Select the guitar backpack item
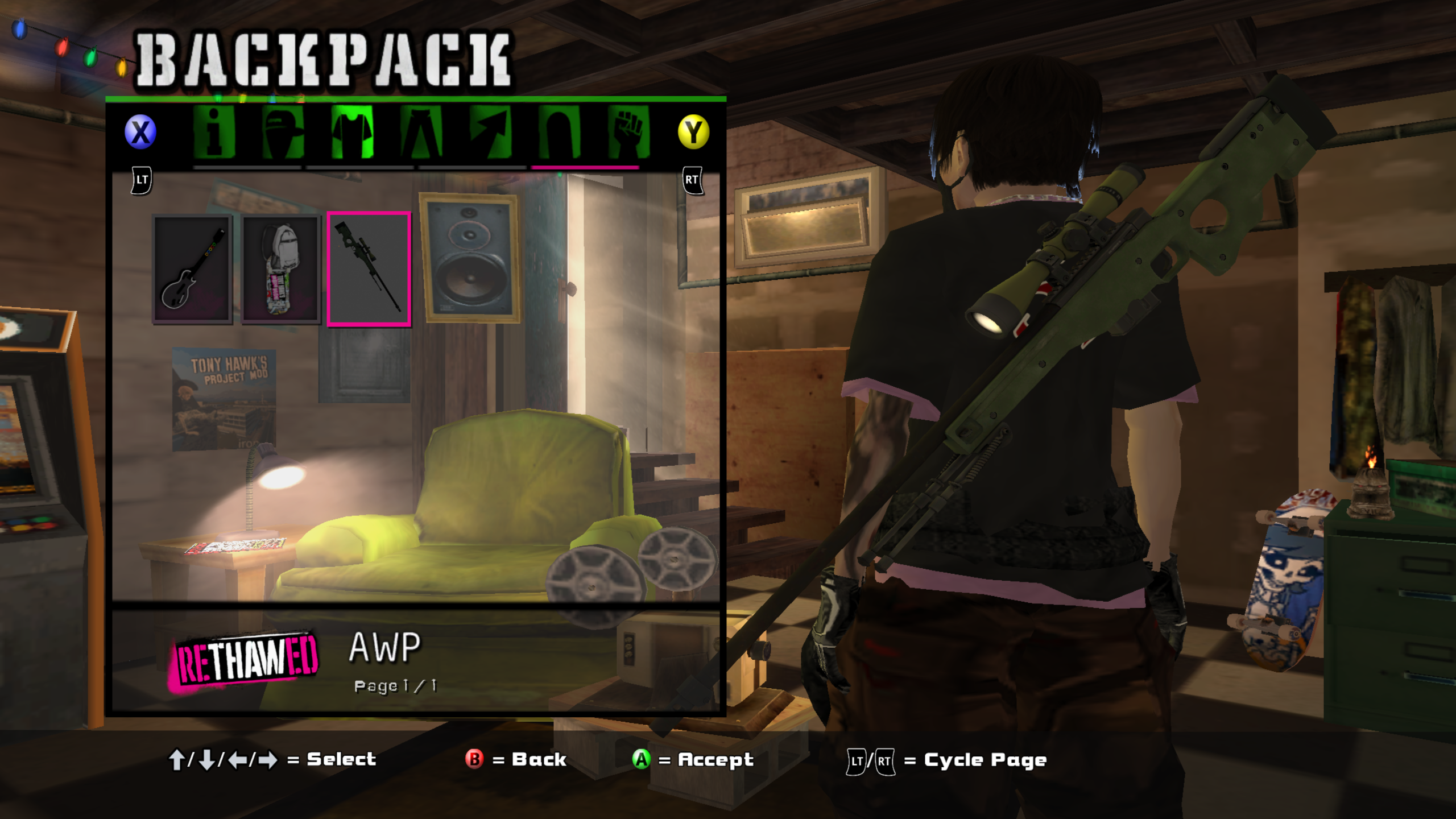The image size is (1456, 819). click(192, 269)
